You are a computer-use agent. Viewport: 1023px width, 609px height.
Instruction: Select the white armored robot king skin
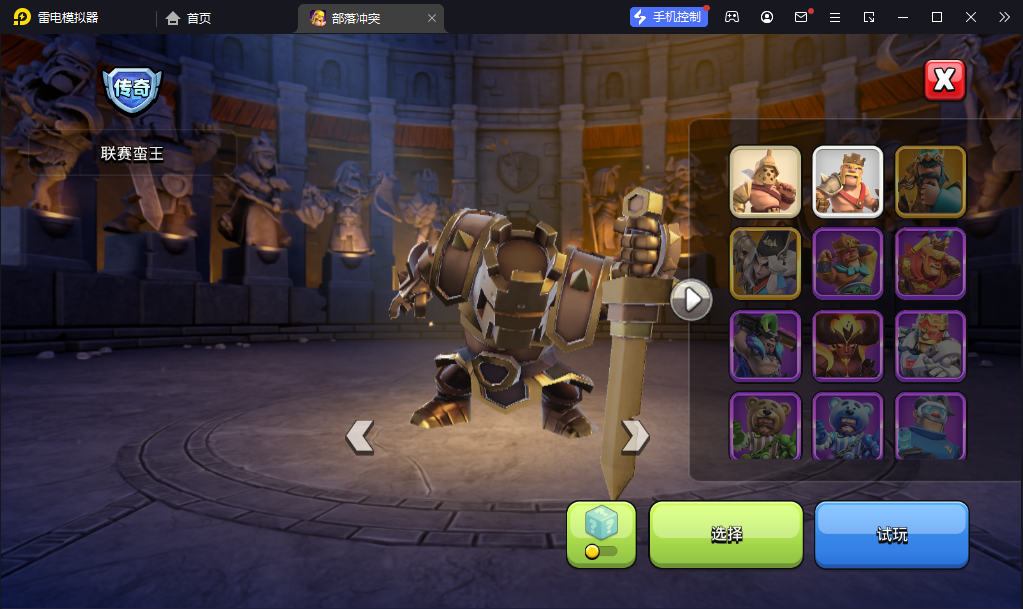930,346
